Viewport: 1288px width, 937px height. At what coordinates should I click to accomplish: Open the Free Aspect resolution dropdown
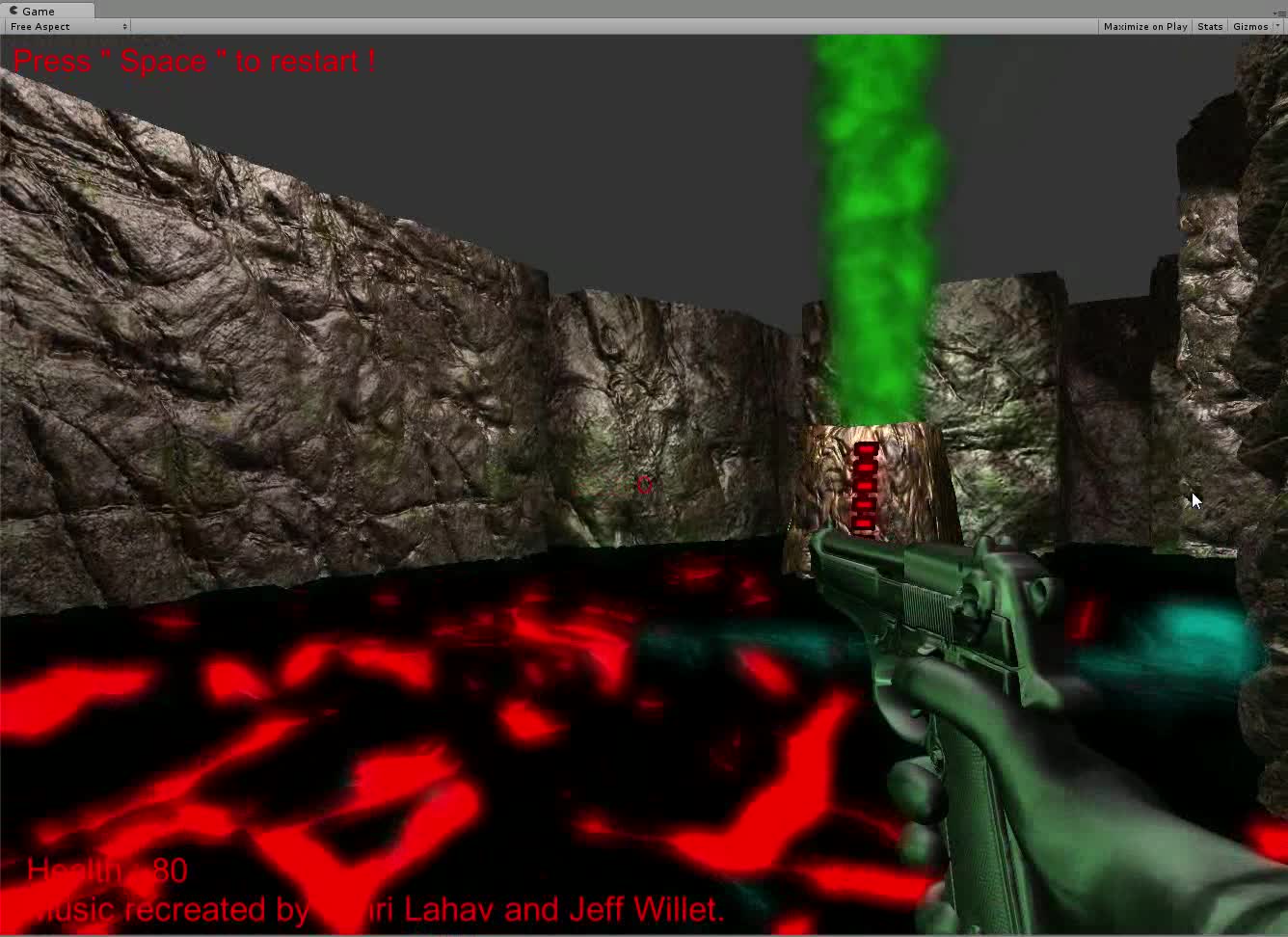coord(63,26)
